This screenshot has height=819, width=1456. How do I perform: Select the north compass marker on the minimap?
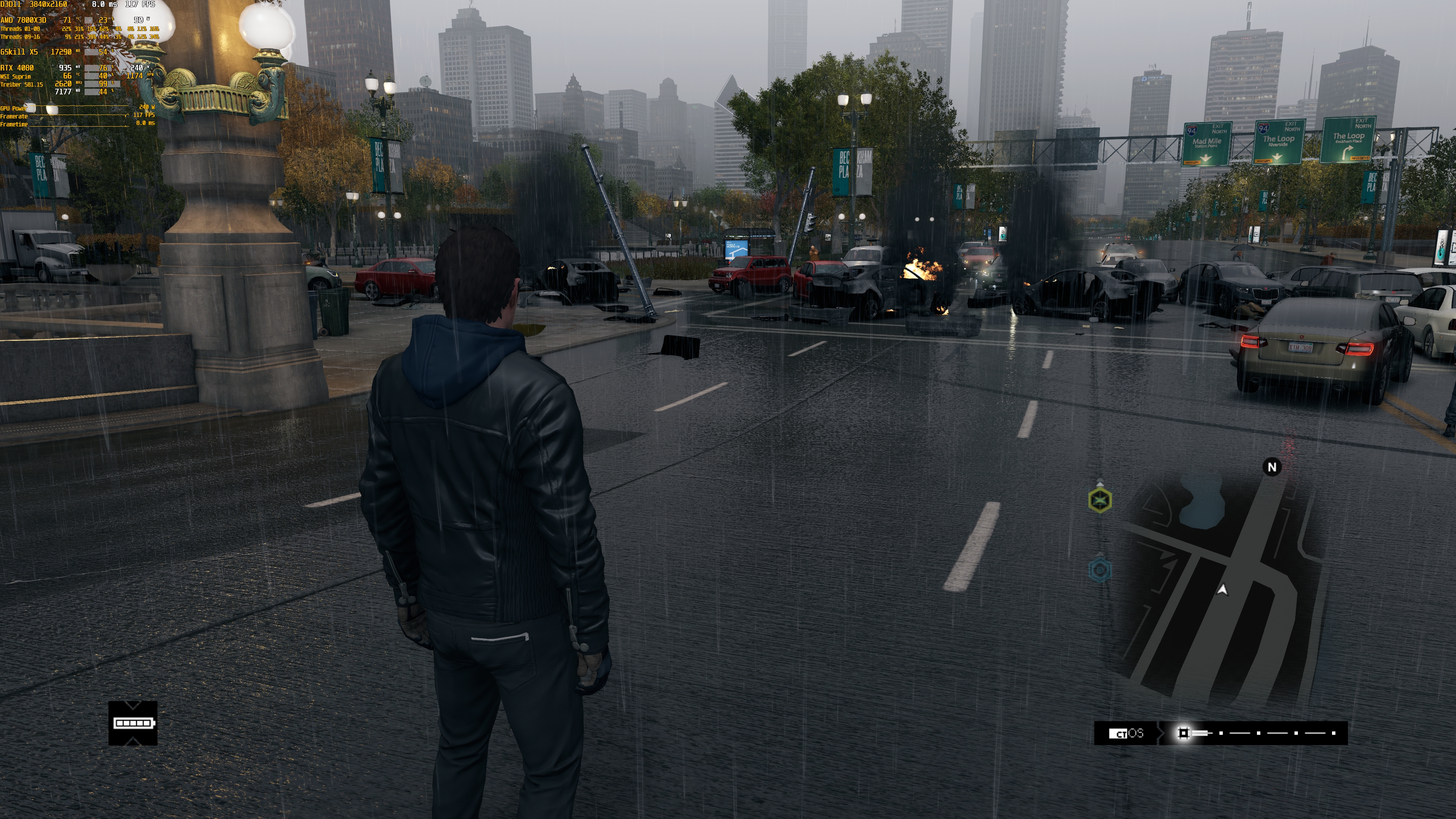[x=1272, y=467]
